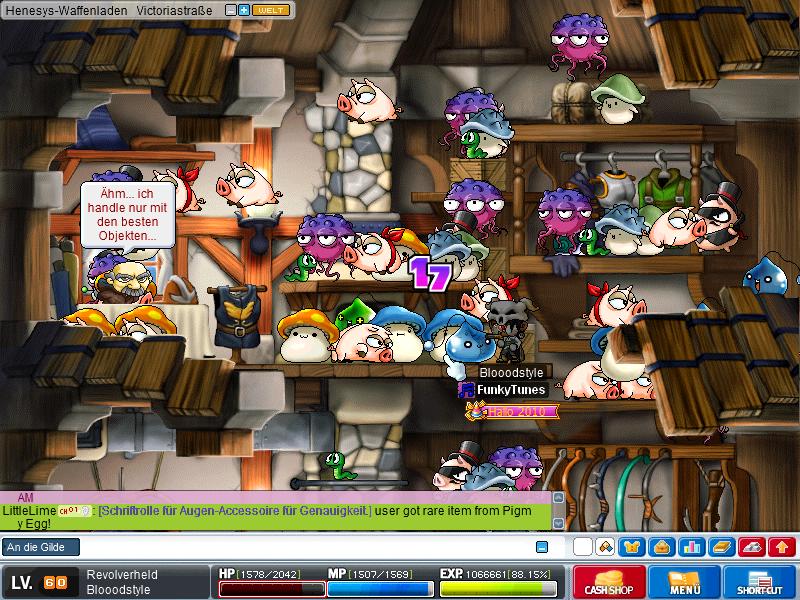Click the diamond-pattern icon in the quick bar
This screenshot has height=600, width=800.
point(604,547)
